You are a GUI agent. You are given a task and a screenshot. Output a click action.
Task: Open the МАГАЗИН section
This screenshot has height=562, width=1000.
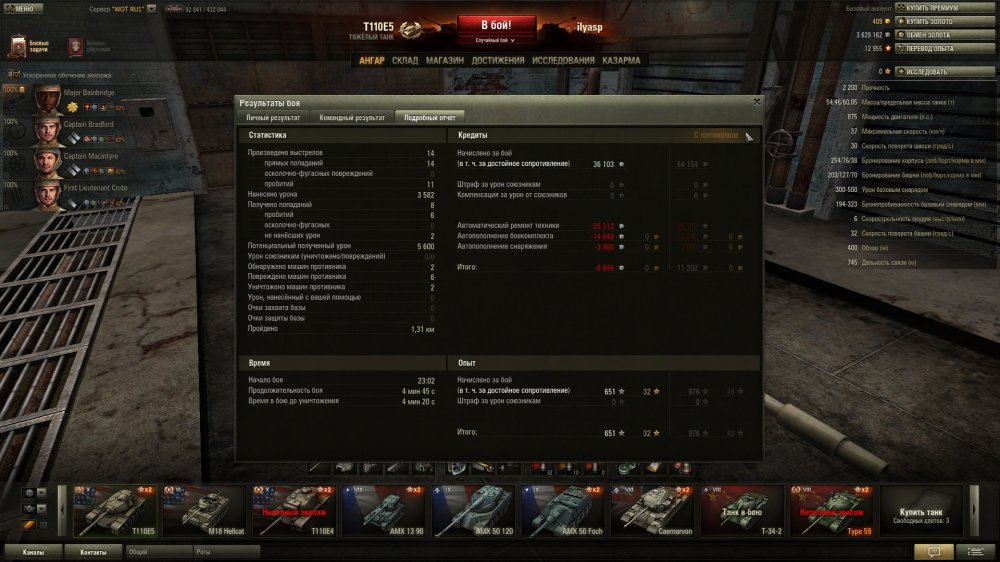[x=444, y=60]
